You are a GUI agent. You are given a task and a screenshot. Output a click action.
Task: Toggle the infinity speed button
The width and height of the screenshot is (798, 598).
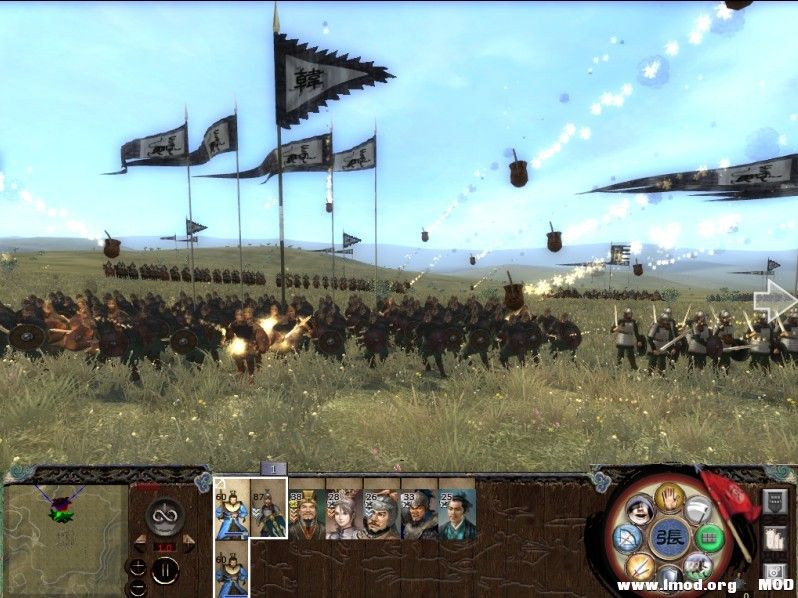click(x=164, y=514)
